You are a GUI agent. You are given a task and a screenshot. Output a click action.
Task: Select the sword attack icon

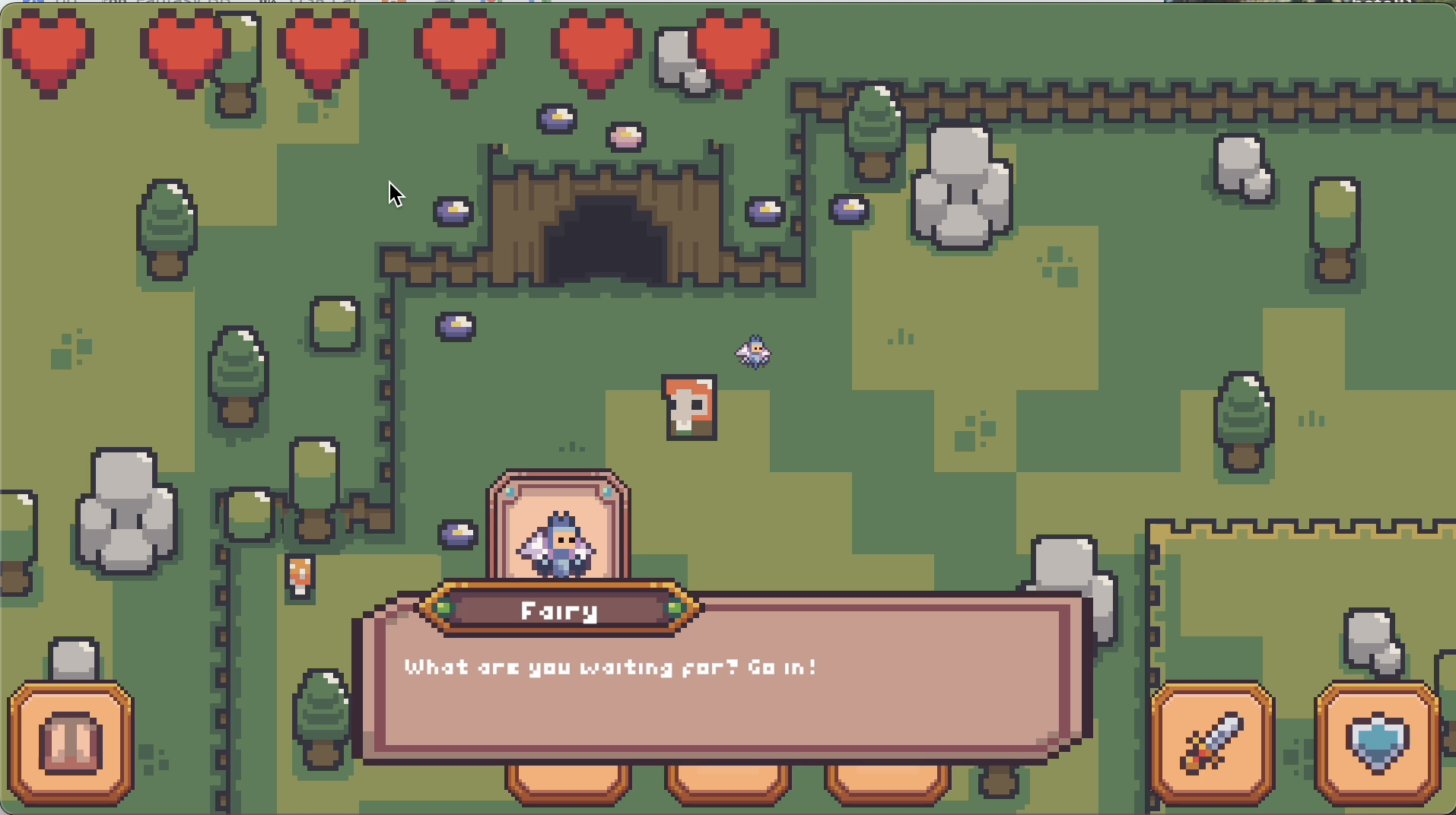pyautogui.click(x=1211, y=744)
